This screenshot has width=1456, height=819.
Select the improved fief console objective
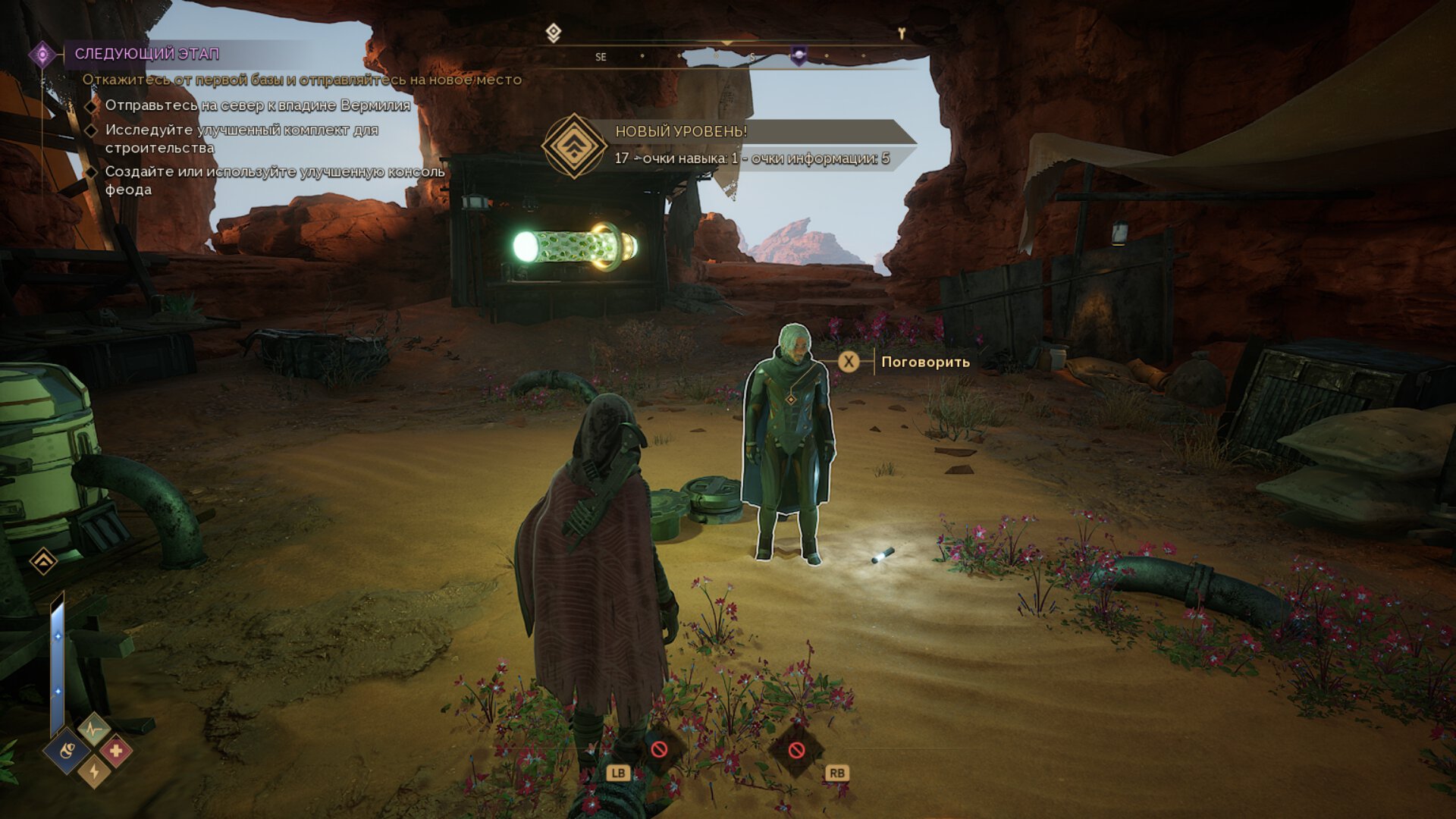click(x=275, y=180)
